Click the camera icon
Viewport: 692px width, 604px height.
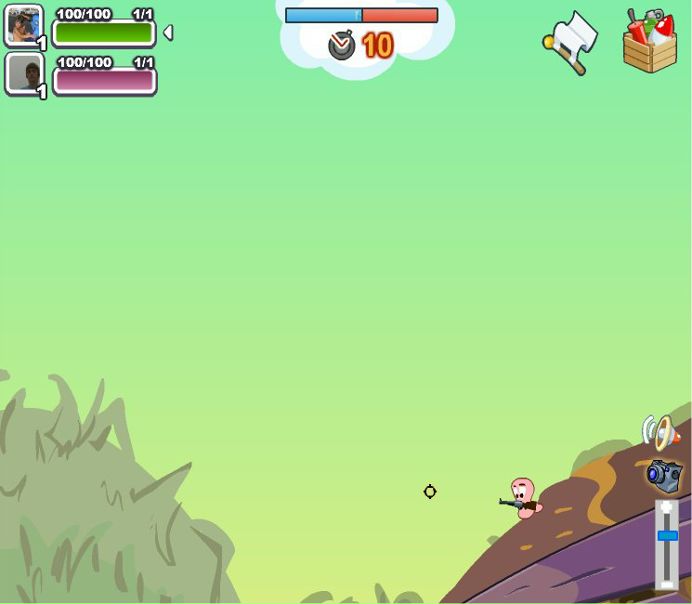coord(663,475)
